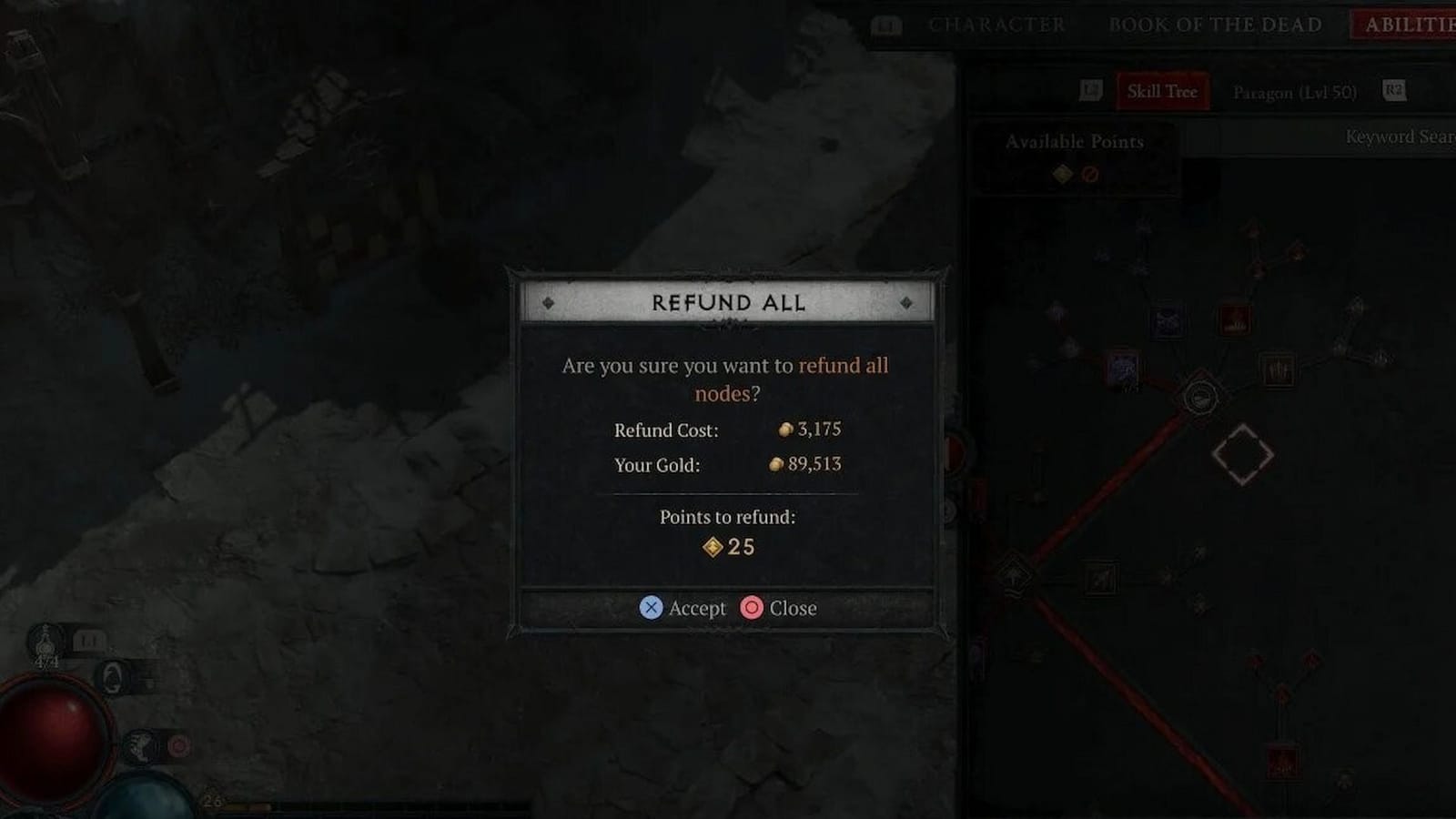Image resolution: width=1456 pixels, height=819 pixels.
Task: Click the orange refund all nodes link text
Action: click(x=844, y=366)
